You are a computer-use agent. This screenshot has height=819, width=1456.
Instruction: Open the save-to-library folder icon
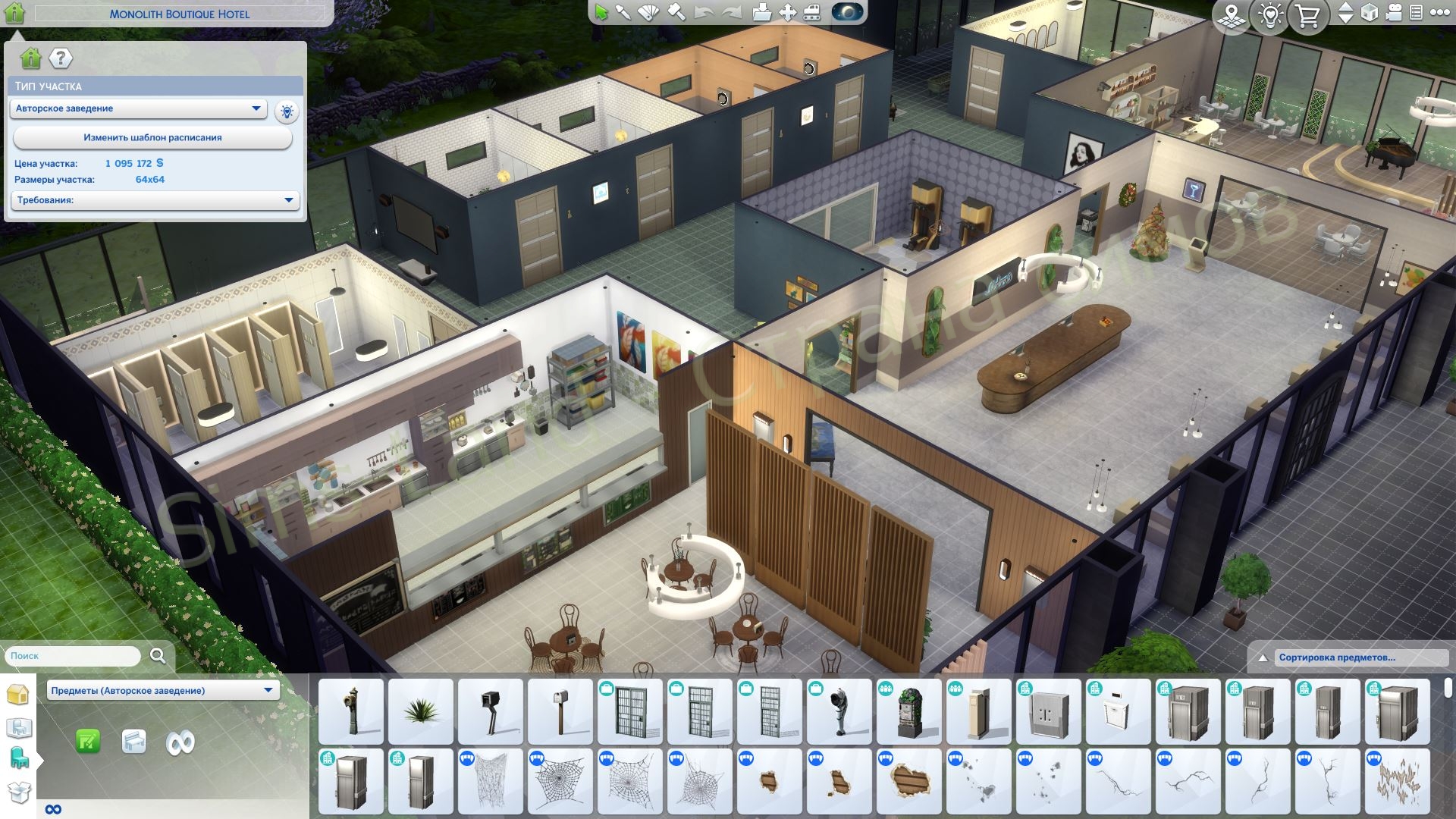tap(761, 13)
